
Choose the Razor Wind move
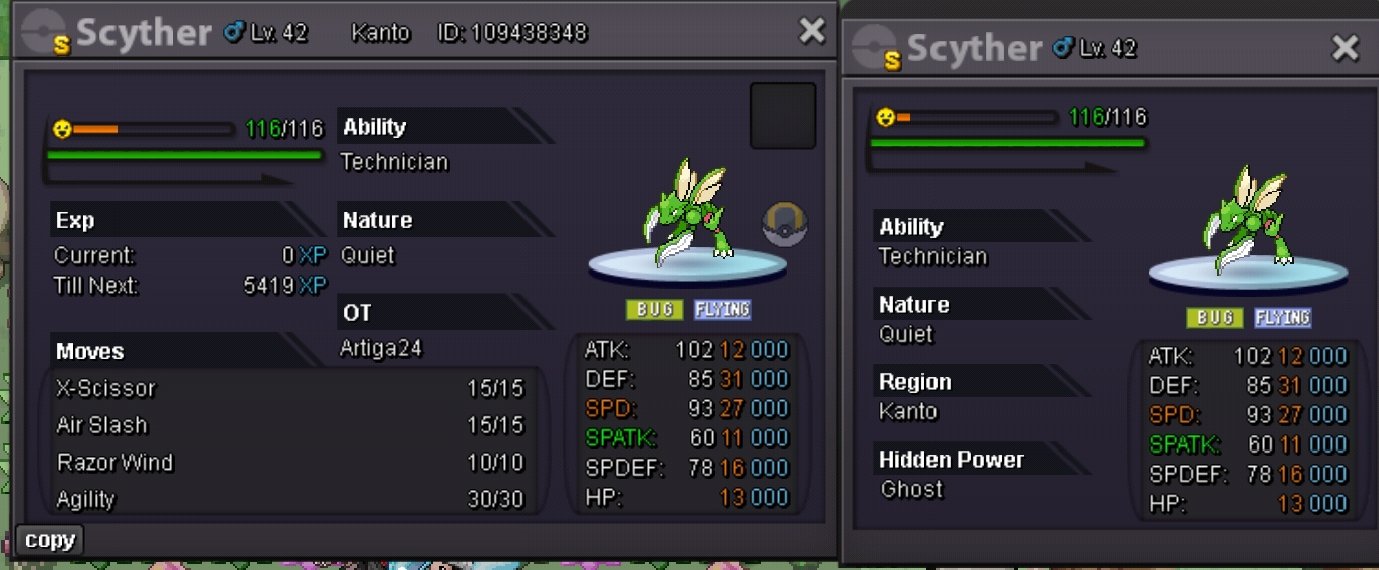tap(290, 463)
